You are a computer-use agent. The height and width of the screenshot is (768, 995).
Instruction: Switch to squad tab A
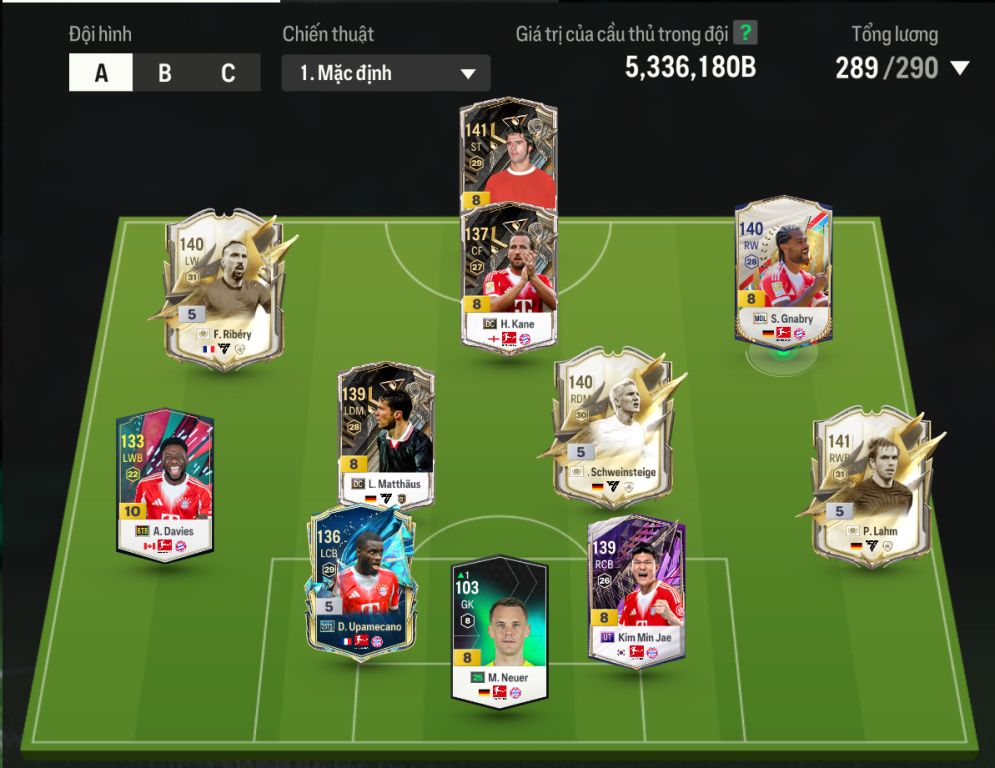click(x=101, y=73)
